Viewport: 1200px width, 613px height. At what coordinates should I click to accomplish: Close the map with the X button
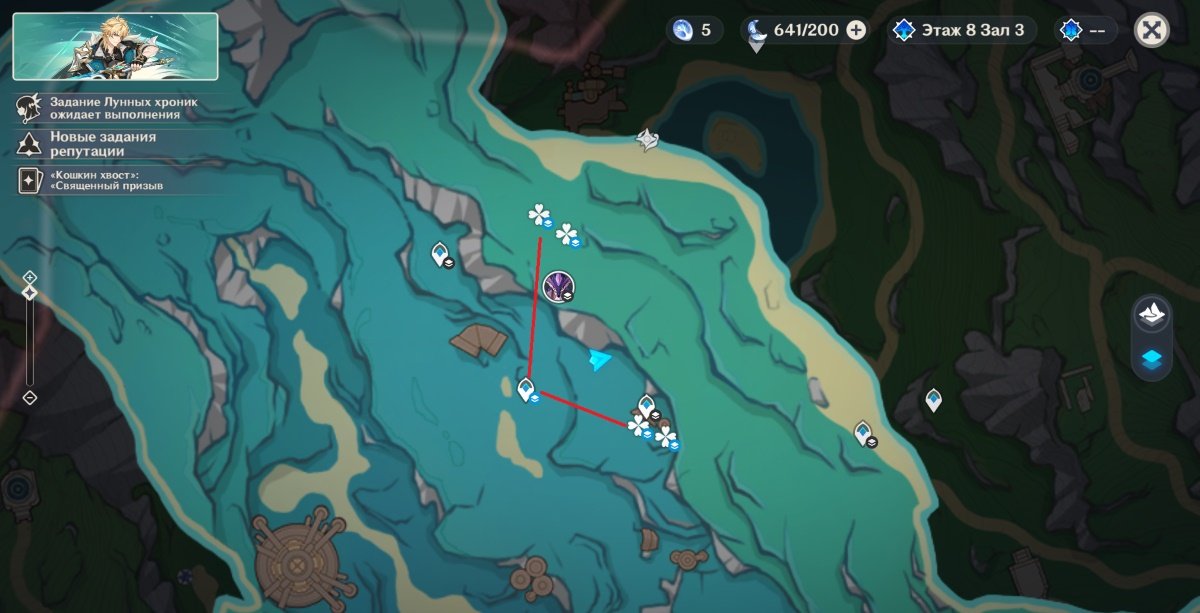point(1151,30)
